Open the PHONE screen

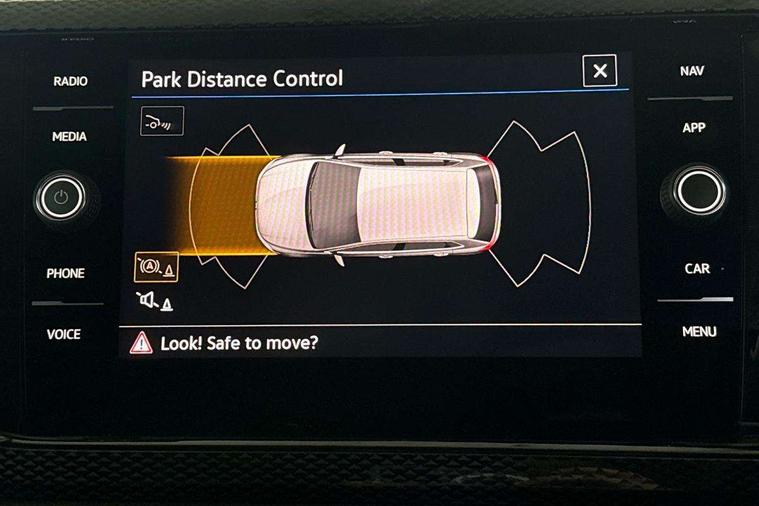tap(66, 273)
